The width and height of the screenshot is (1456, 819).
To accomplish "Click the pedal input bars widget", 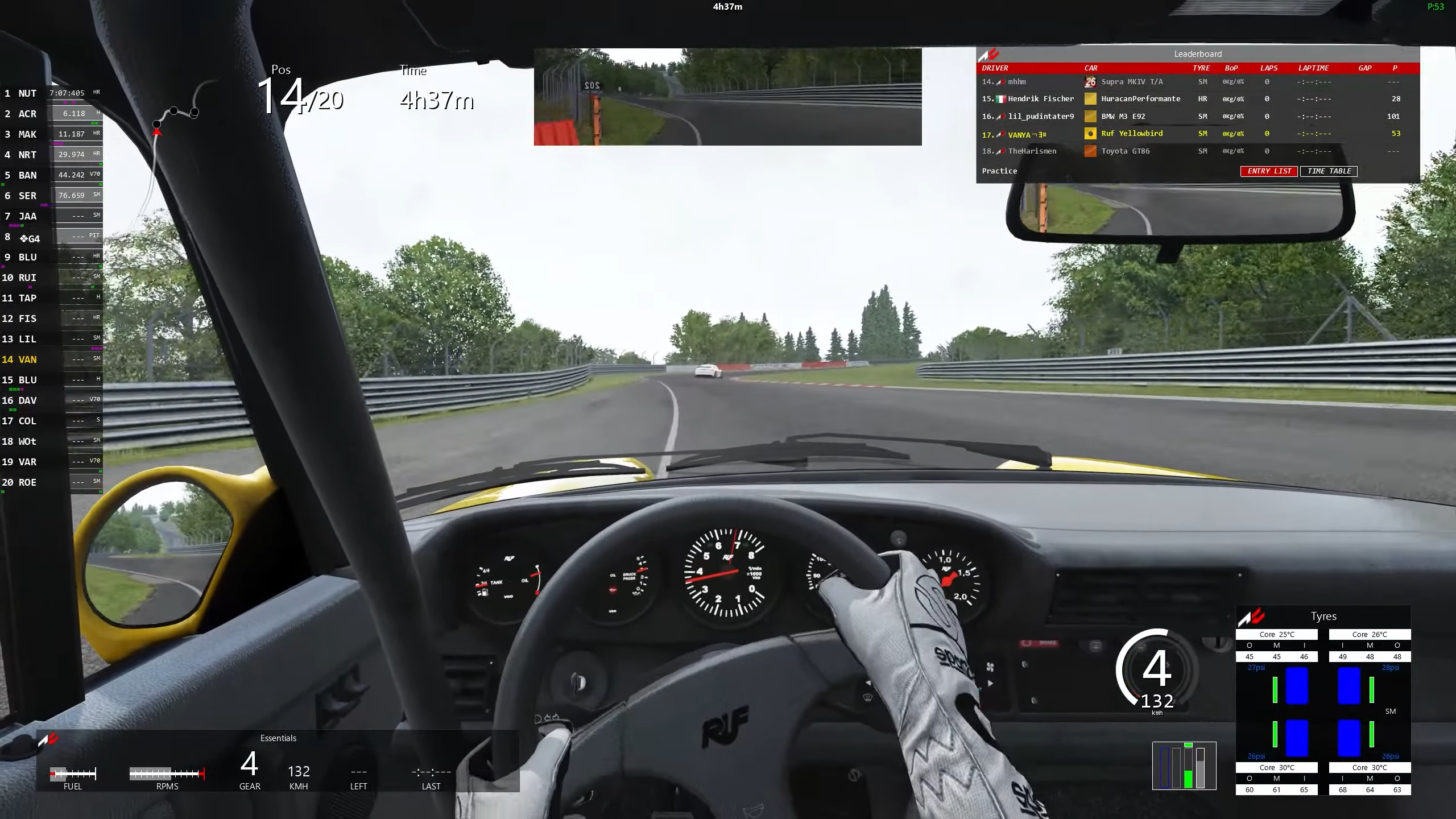I will point(1184,767).
